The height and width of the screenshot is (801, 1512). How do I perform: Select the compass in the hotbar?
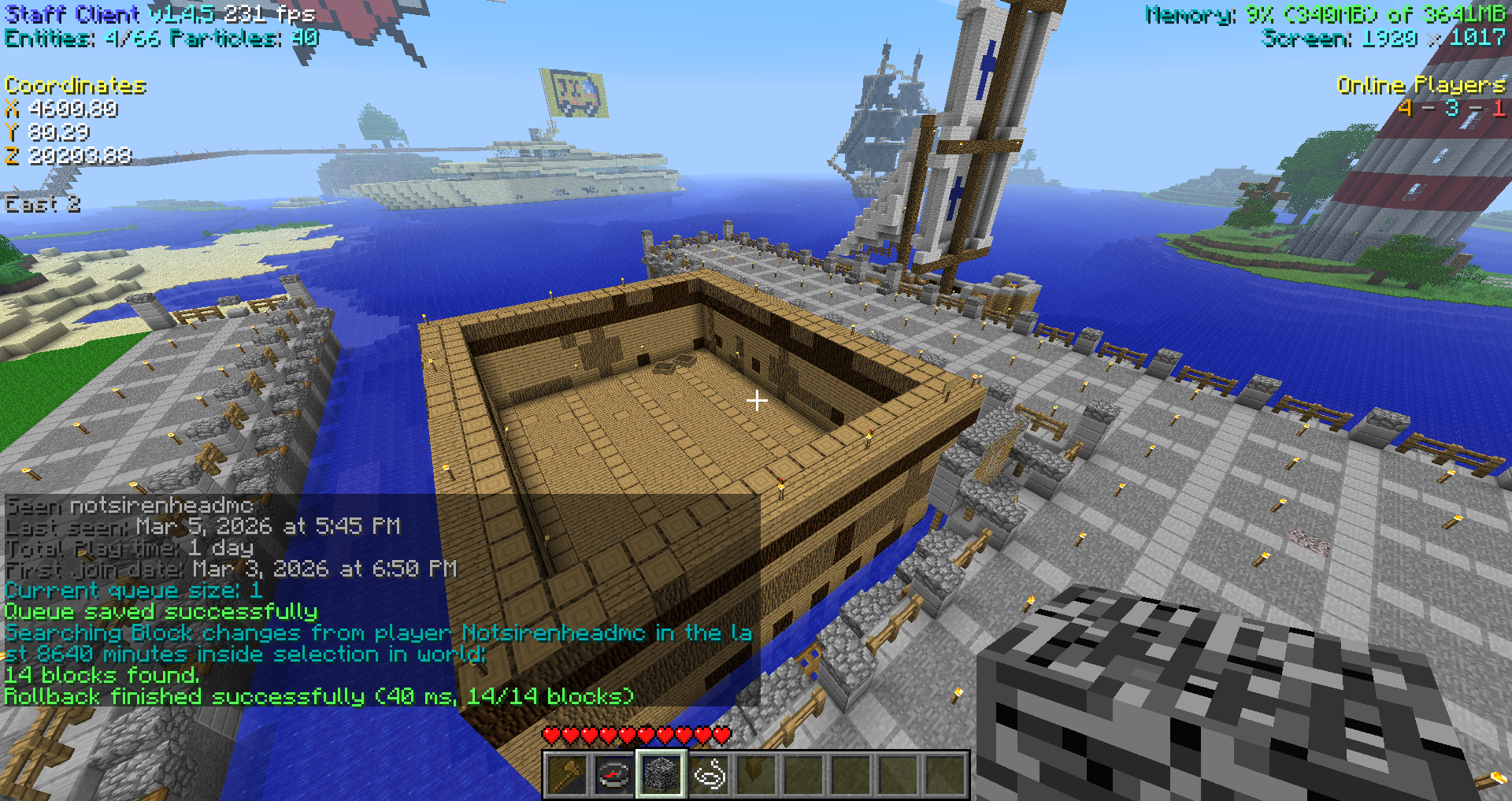(614, 774)
